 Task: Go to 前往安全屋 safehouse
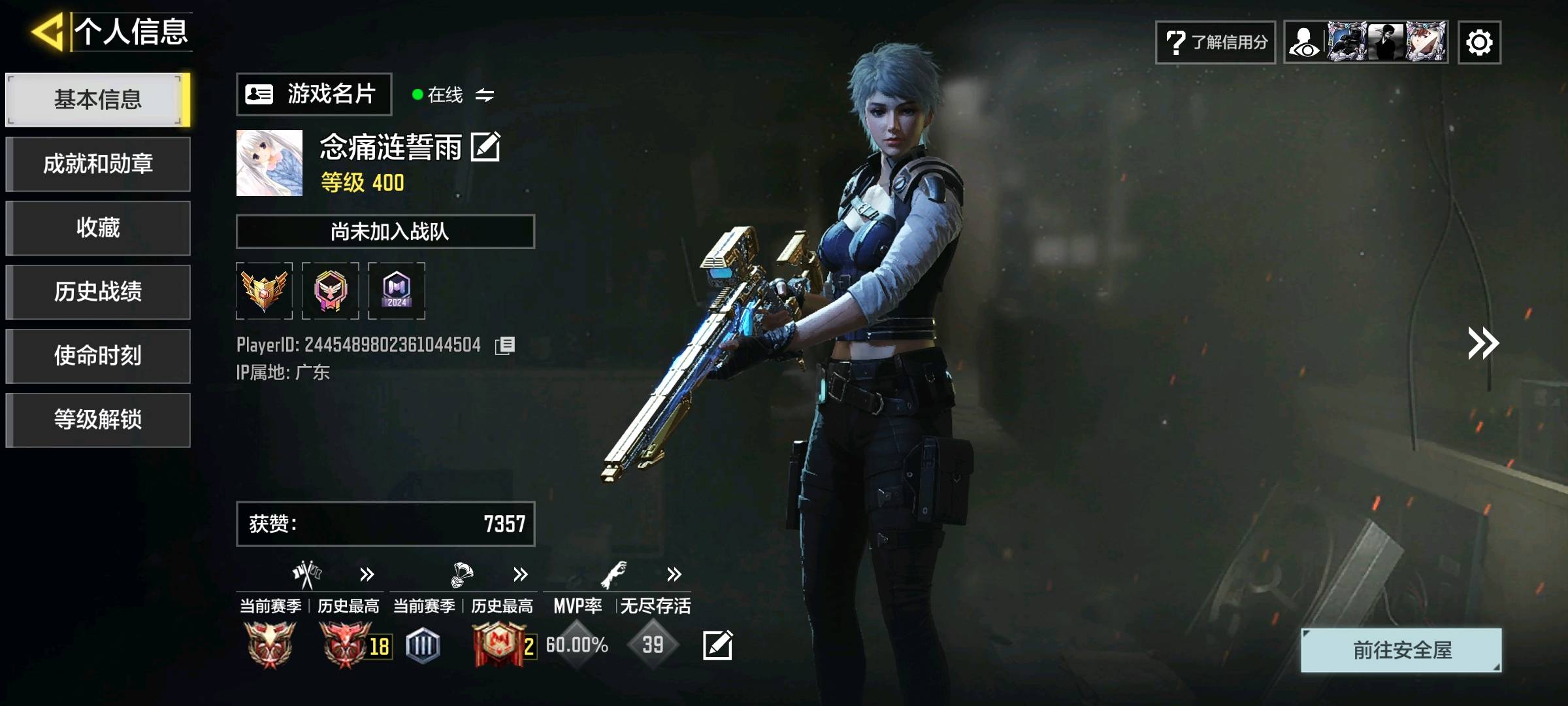(1401, 650)
